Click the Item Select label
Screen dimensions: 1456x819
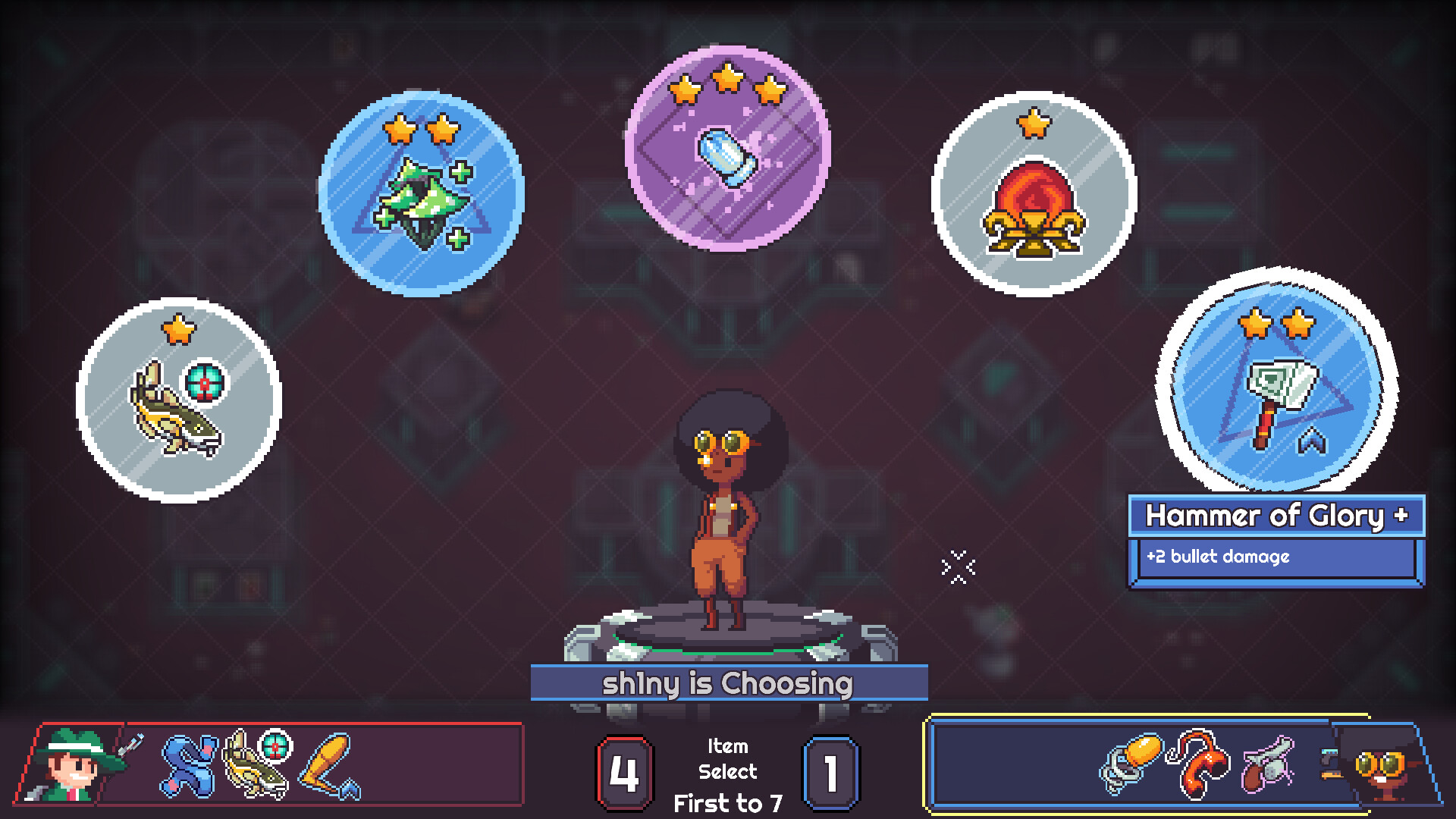tap(728, 758)
